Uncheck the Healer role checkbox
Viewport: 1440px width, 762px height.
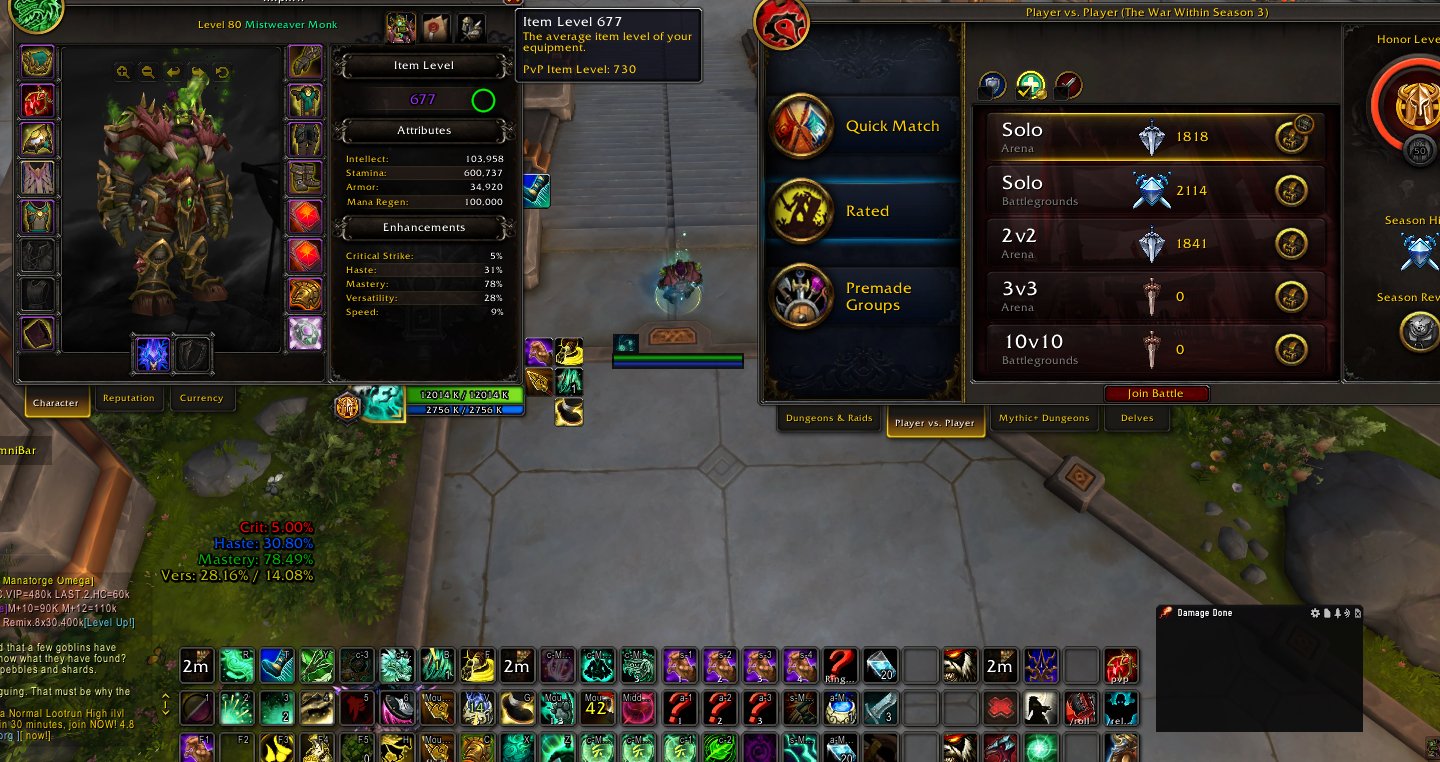point(1022,93)
